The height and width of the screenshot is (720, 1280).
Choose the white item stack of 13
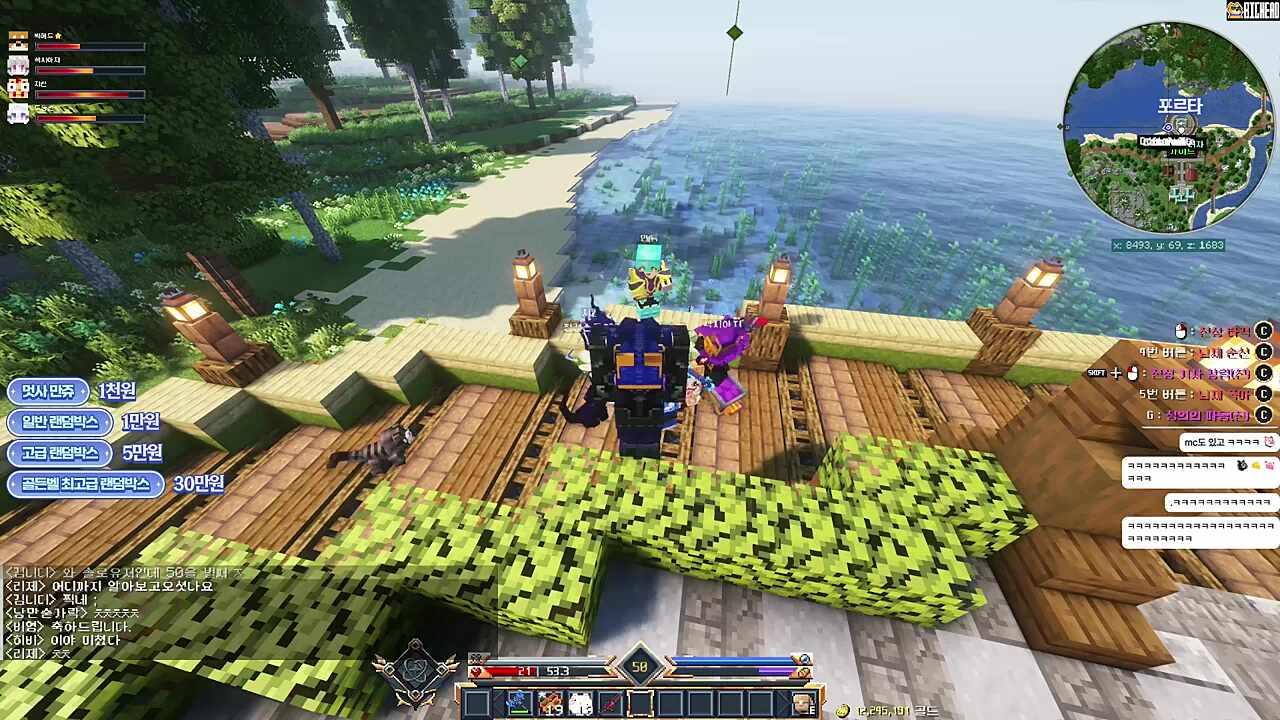coord(579,703)
